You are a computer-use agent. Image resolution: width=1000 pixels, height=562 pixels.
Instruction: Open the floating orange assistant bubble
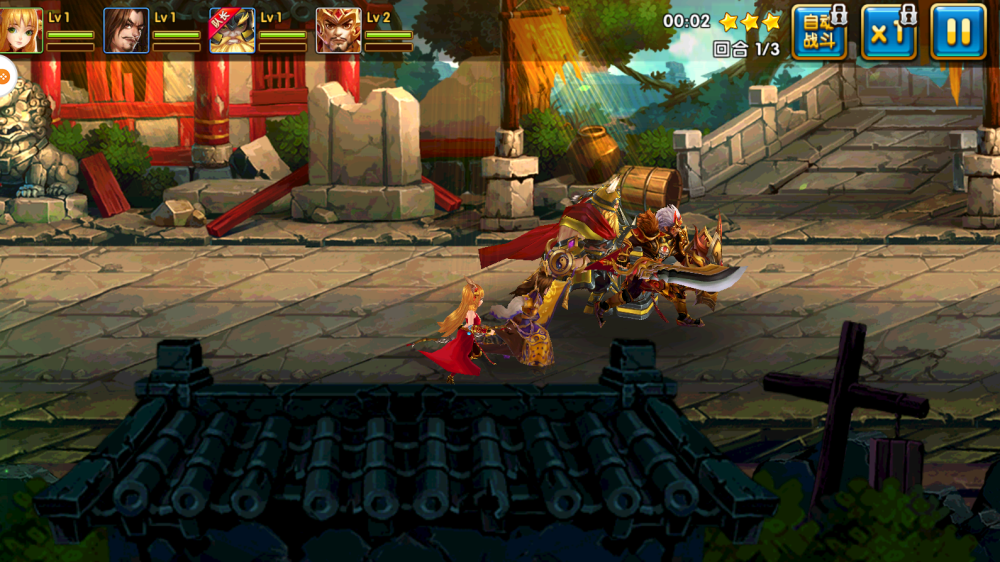point(4,74)
